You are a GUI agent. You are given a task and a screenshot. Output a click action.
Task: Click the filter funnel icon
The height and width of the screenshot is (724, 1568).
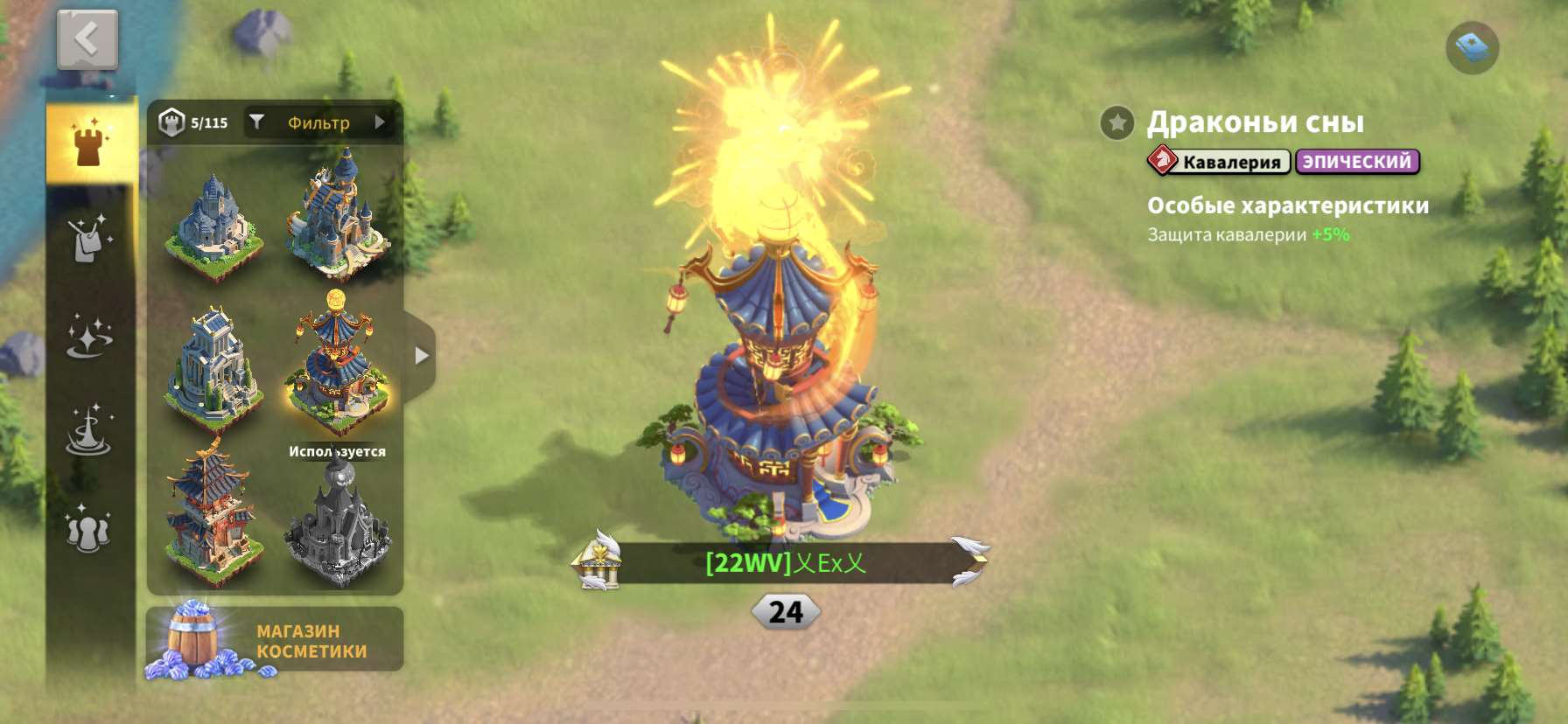[256, 122]
